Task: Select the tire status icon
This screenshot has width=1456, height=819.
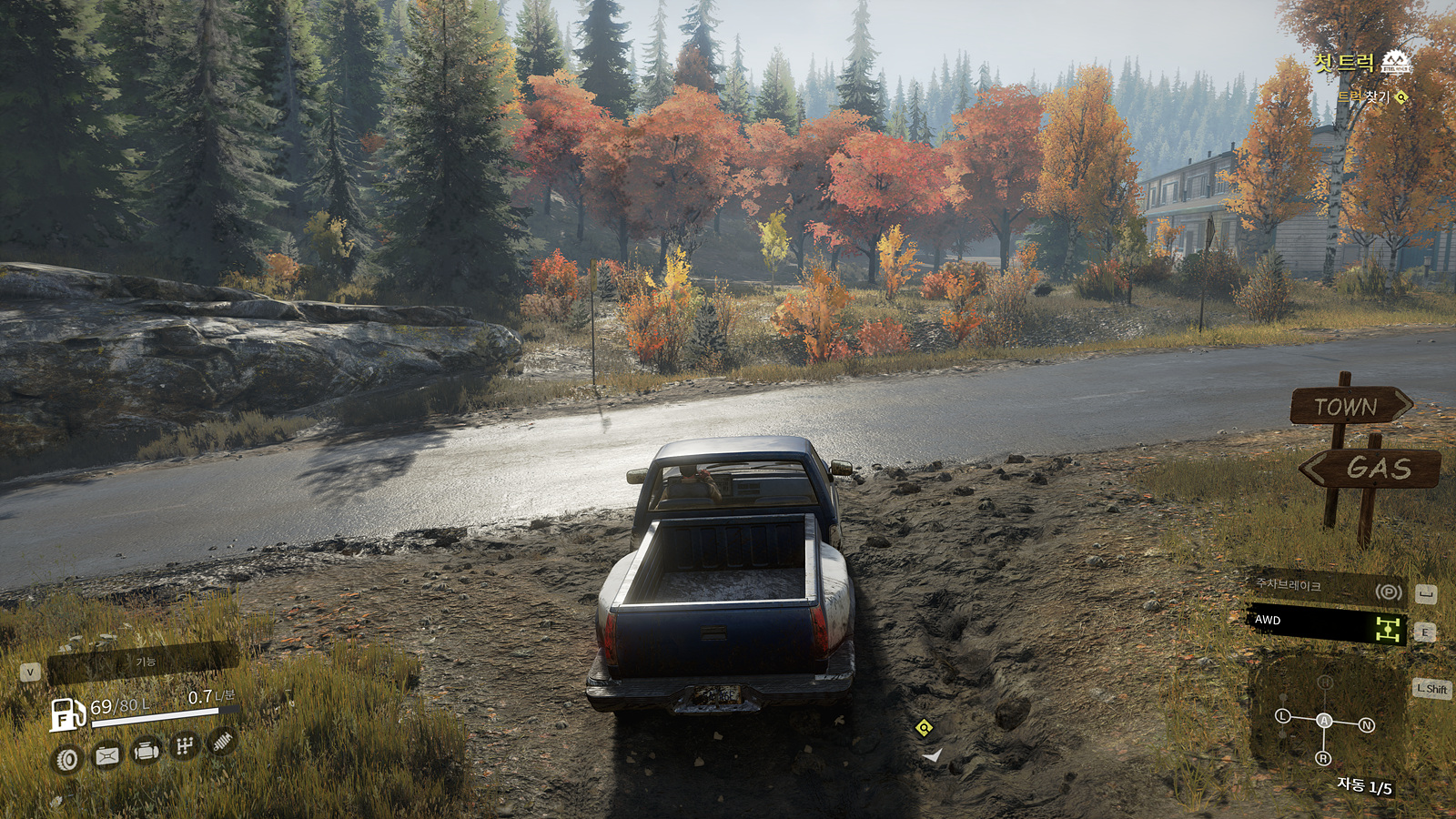Action: pos(67,759)
